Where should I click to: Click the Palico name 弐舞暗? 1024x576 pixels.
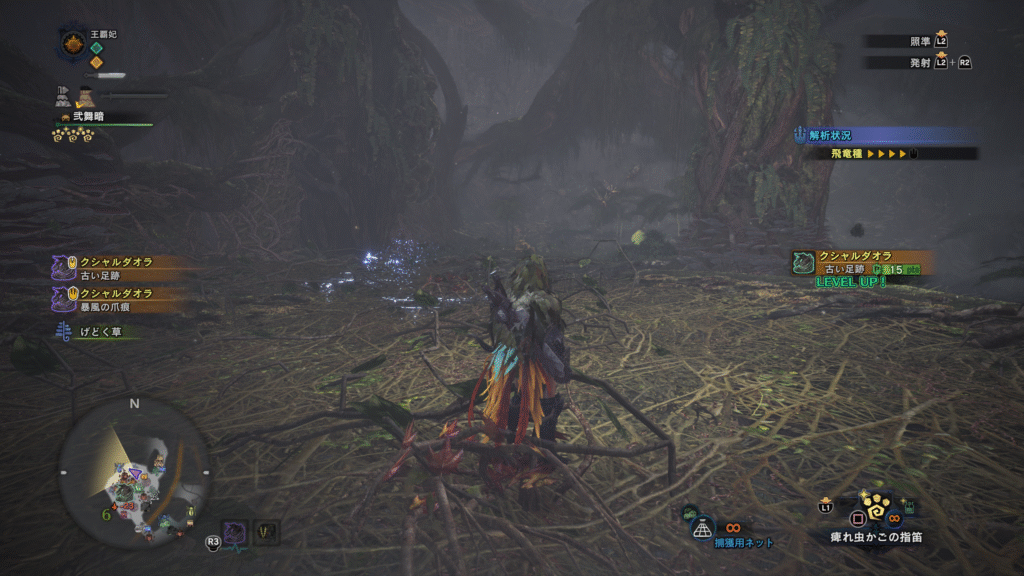pos(88,117)
